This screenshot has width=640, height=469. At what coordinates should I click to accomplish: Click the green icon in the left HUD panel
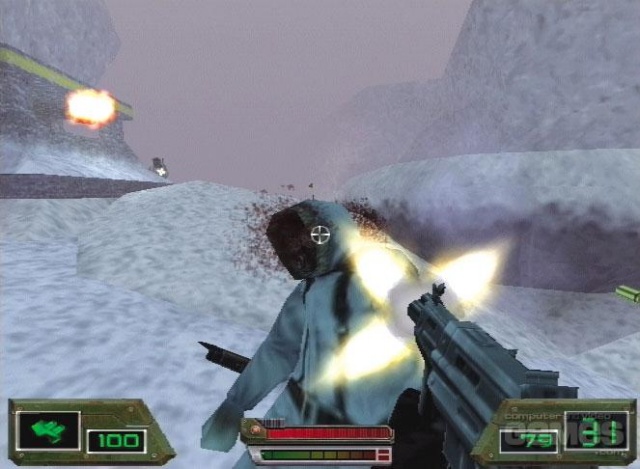point(46,431)
